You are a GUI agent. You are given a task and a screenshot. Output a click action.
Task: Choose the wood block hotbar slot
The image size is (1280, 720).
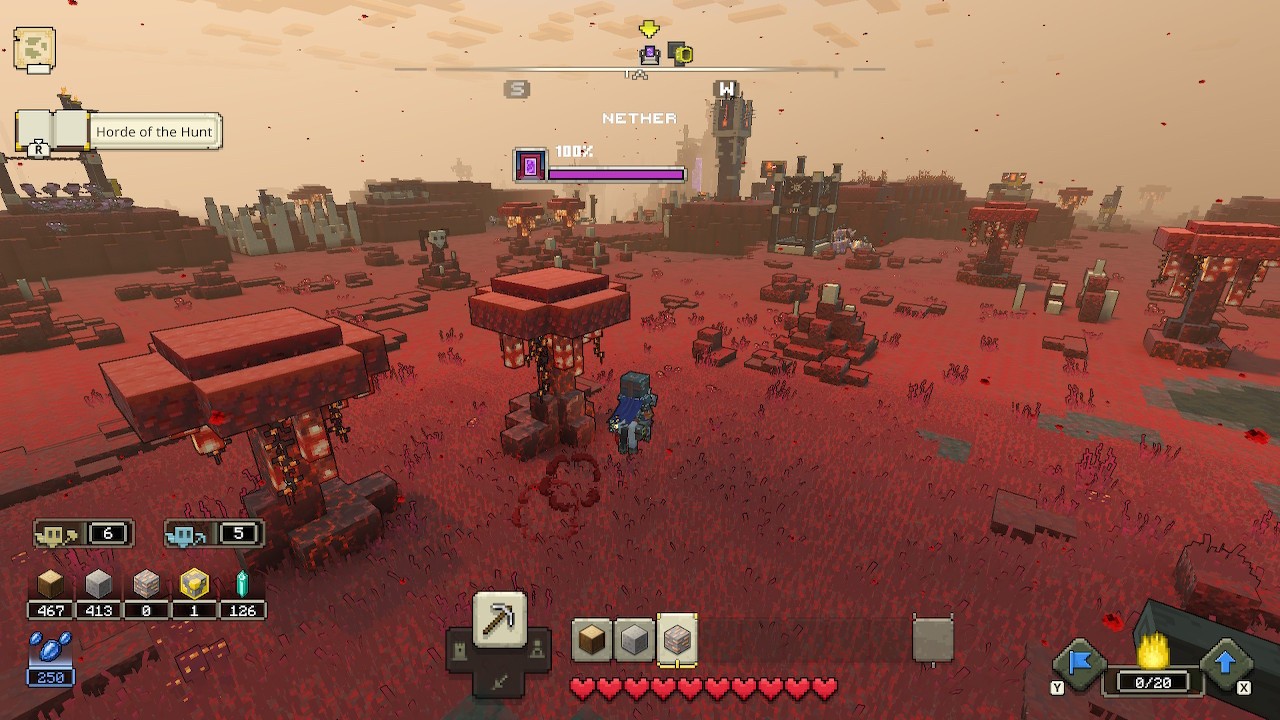tap(591, 640)
